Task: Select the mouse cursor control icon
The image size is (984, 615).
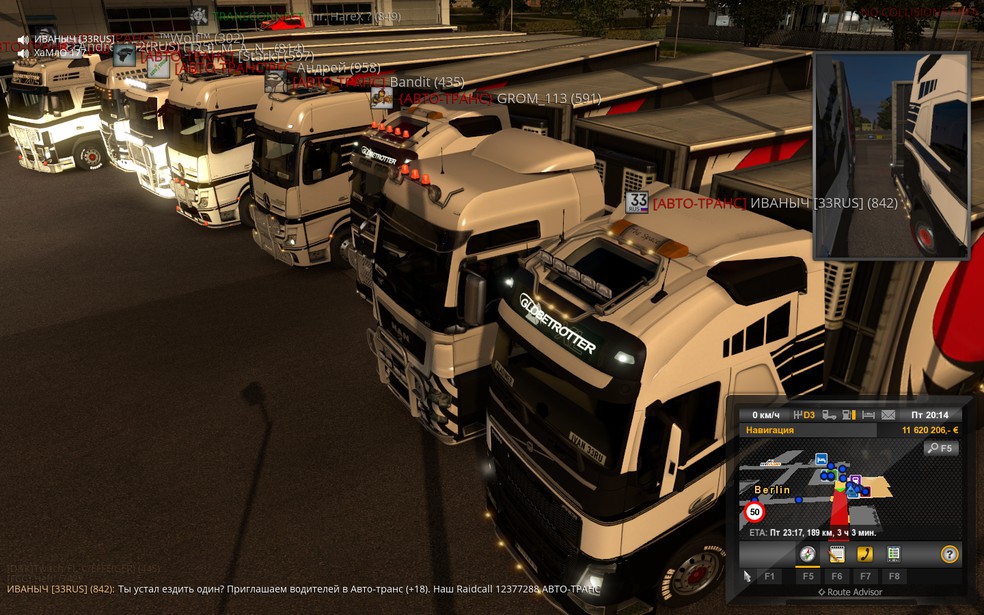Action: click(x=746, y=576)
